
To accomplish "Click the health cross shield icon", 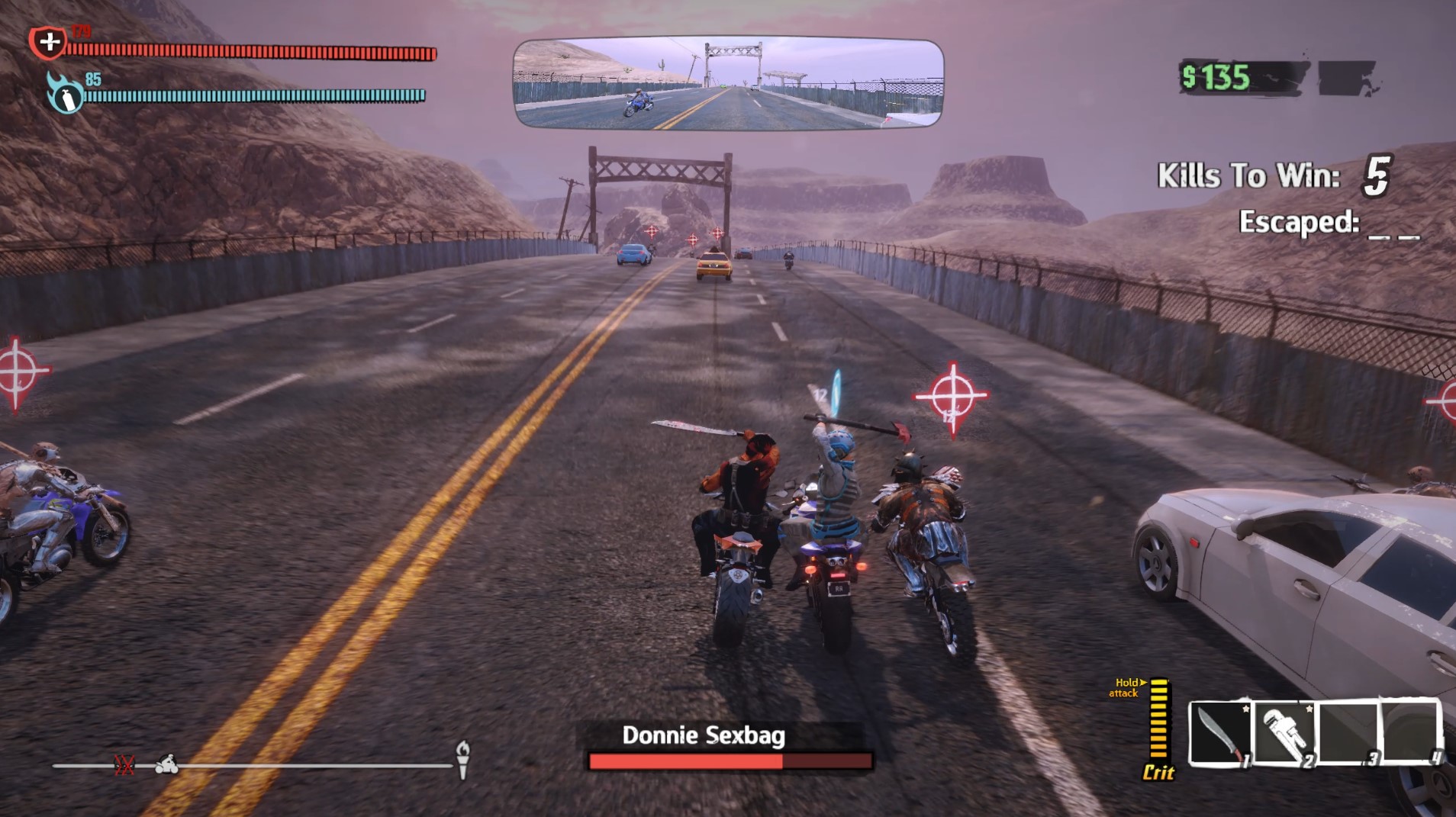I will pos(47,42).
